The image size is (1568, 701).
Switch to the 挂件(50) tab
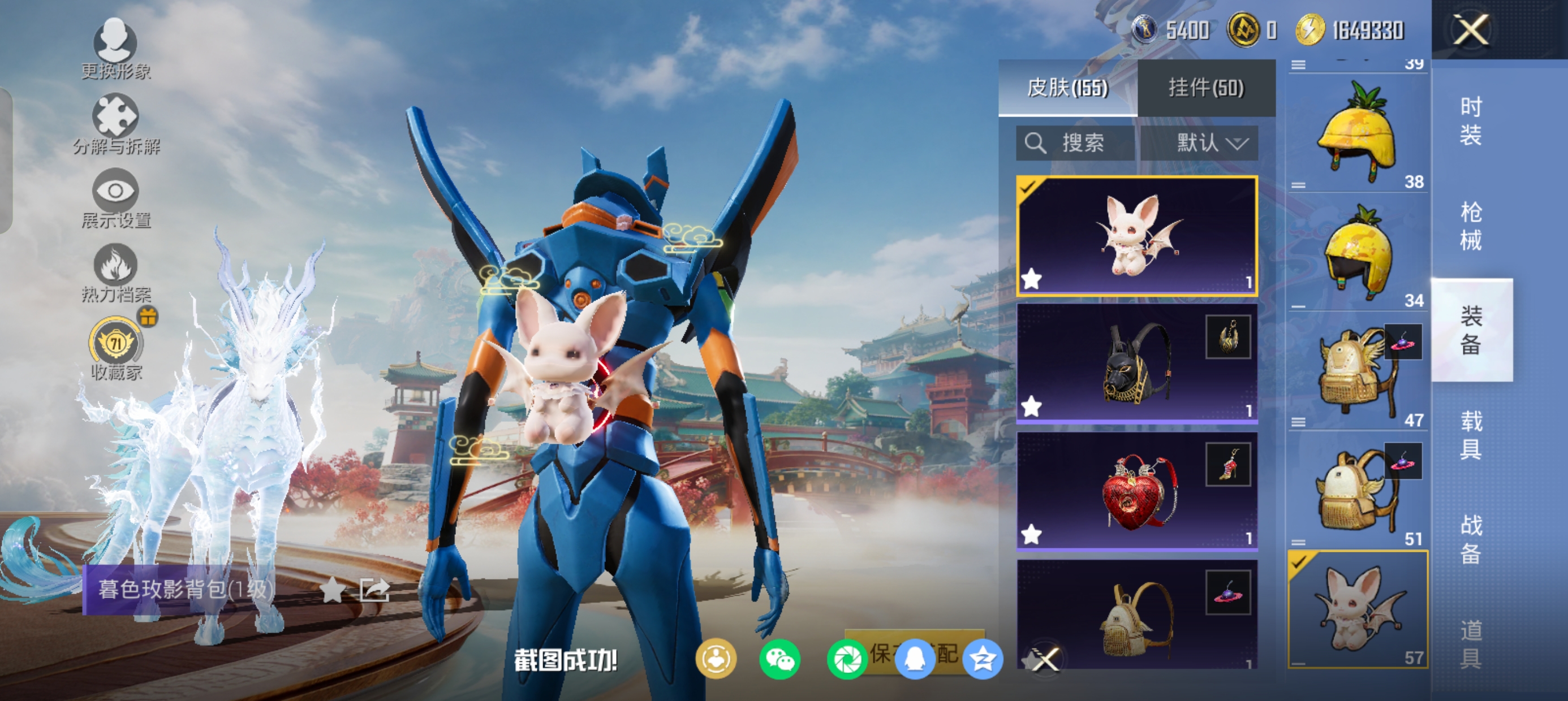pyautogui.click(x=1206, y=88)
